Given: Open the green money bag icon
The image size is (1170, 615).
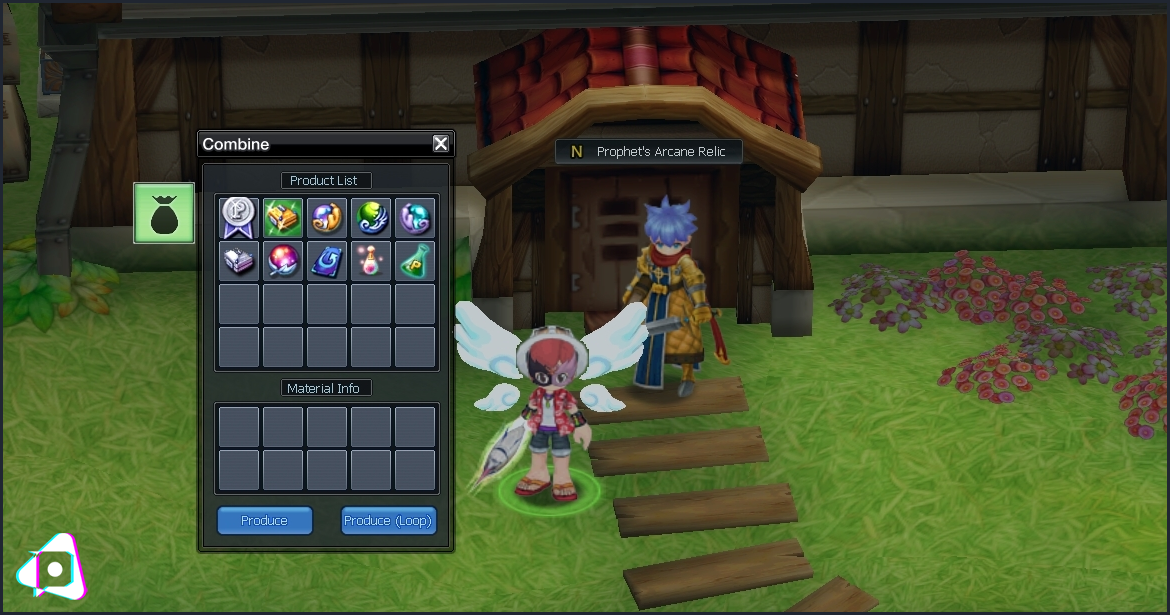Looking at the screenshot, I should point(164,213).
